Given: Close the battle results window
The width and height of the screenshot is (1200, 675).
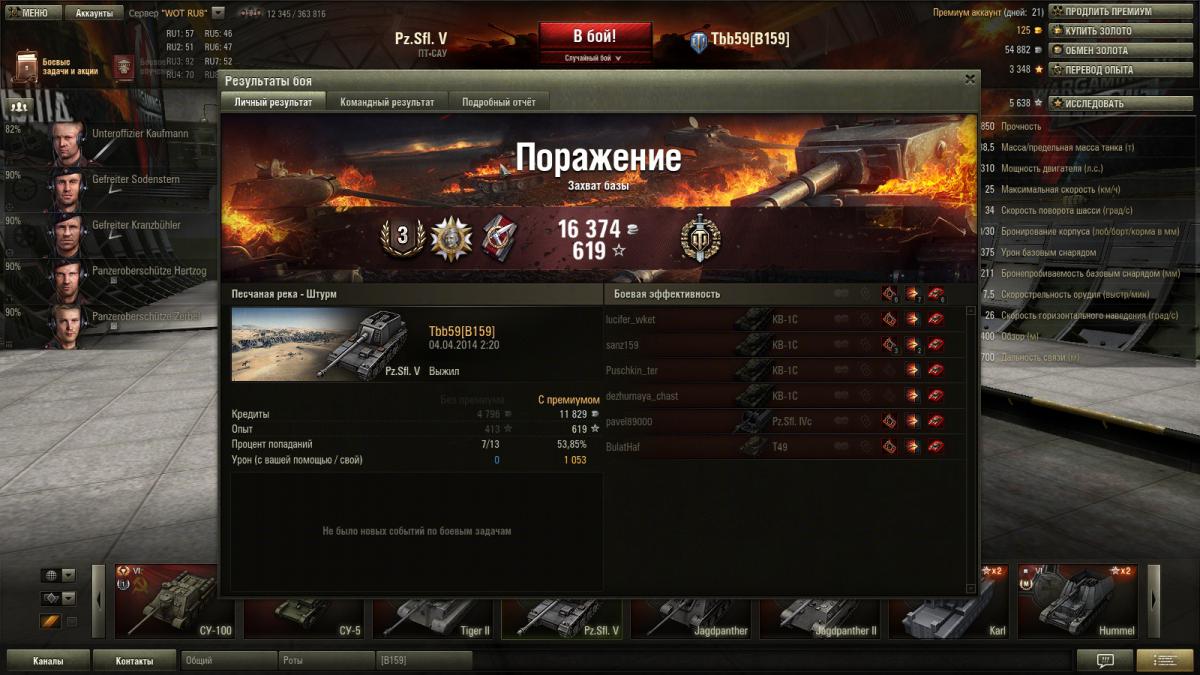Looking at the screenshot, I should click(x=969, y=79).
